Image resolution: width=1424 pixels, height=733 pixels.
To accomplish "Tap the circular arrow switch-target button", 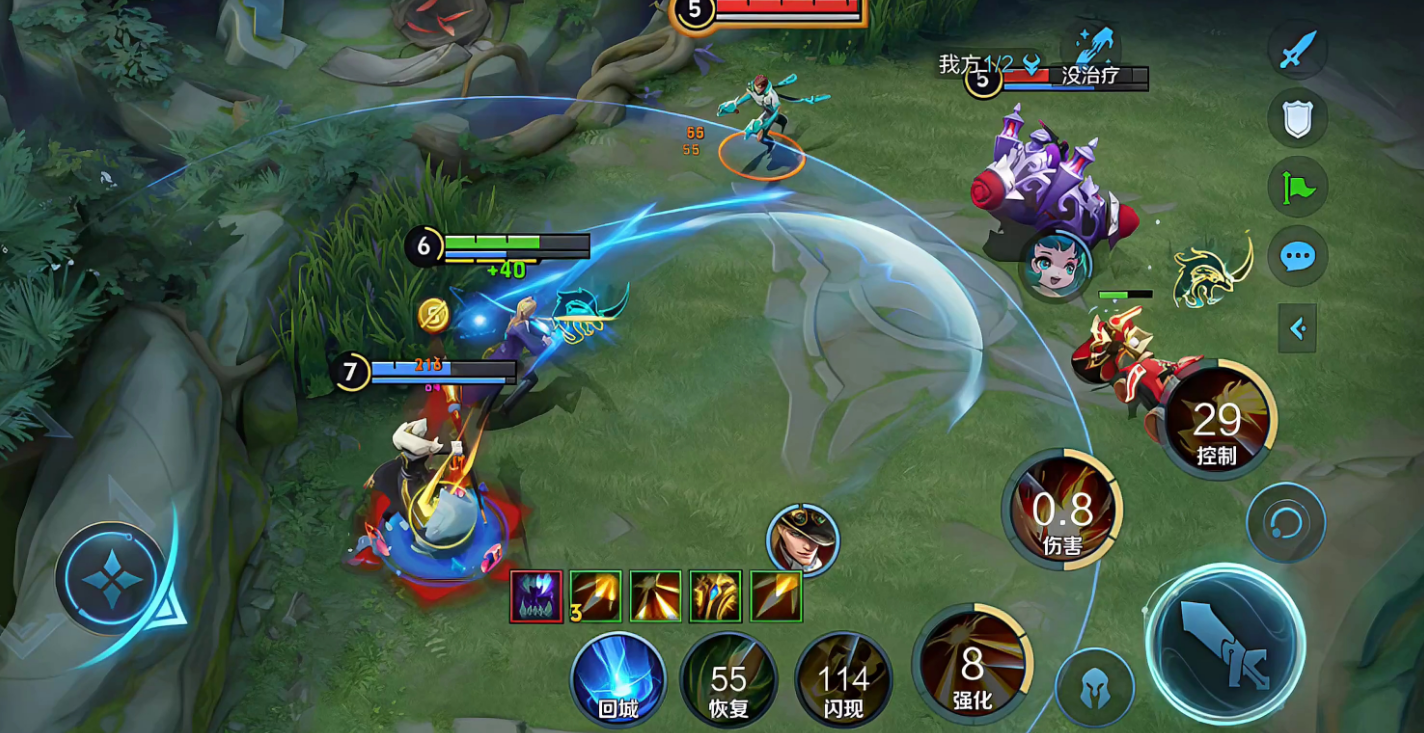I will (x=1286, y=522).
